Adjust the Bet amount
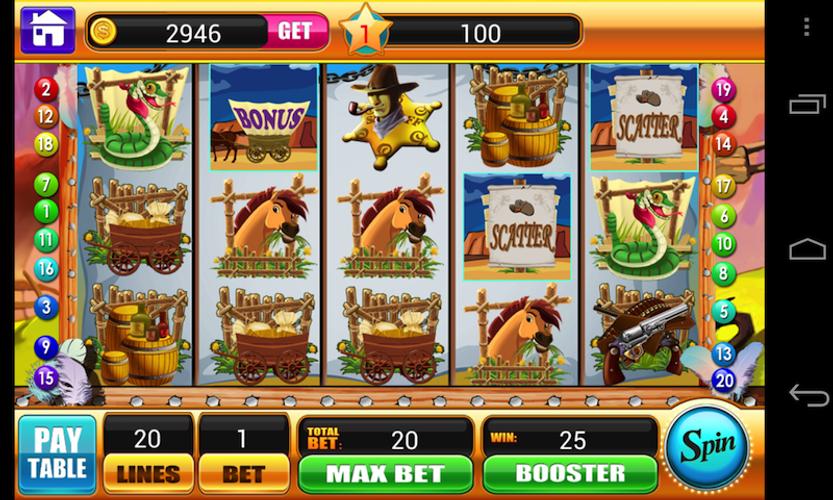This screenshot has width=833, height=500. coord(243,473)
